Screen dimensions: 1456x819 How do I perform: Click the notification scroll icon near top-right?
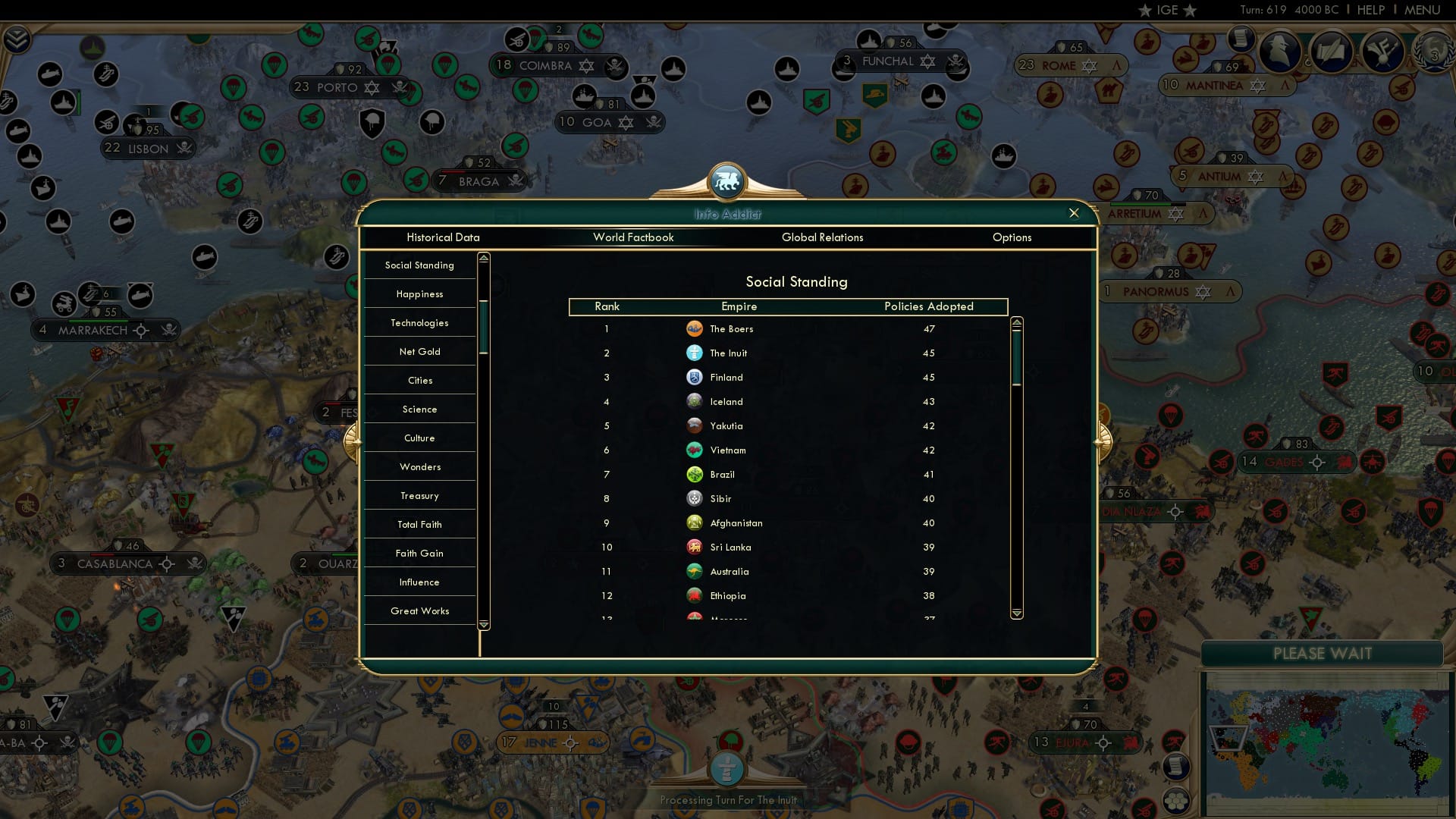coord(1241,38)
